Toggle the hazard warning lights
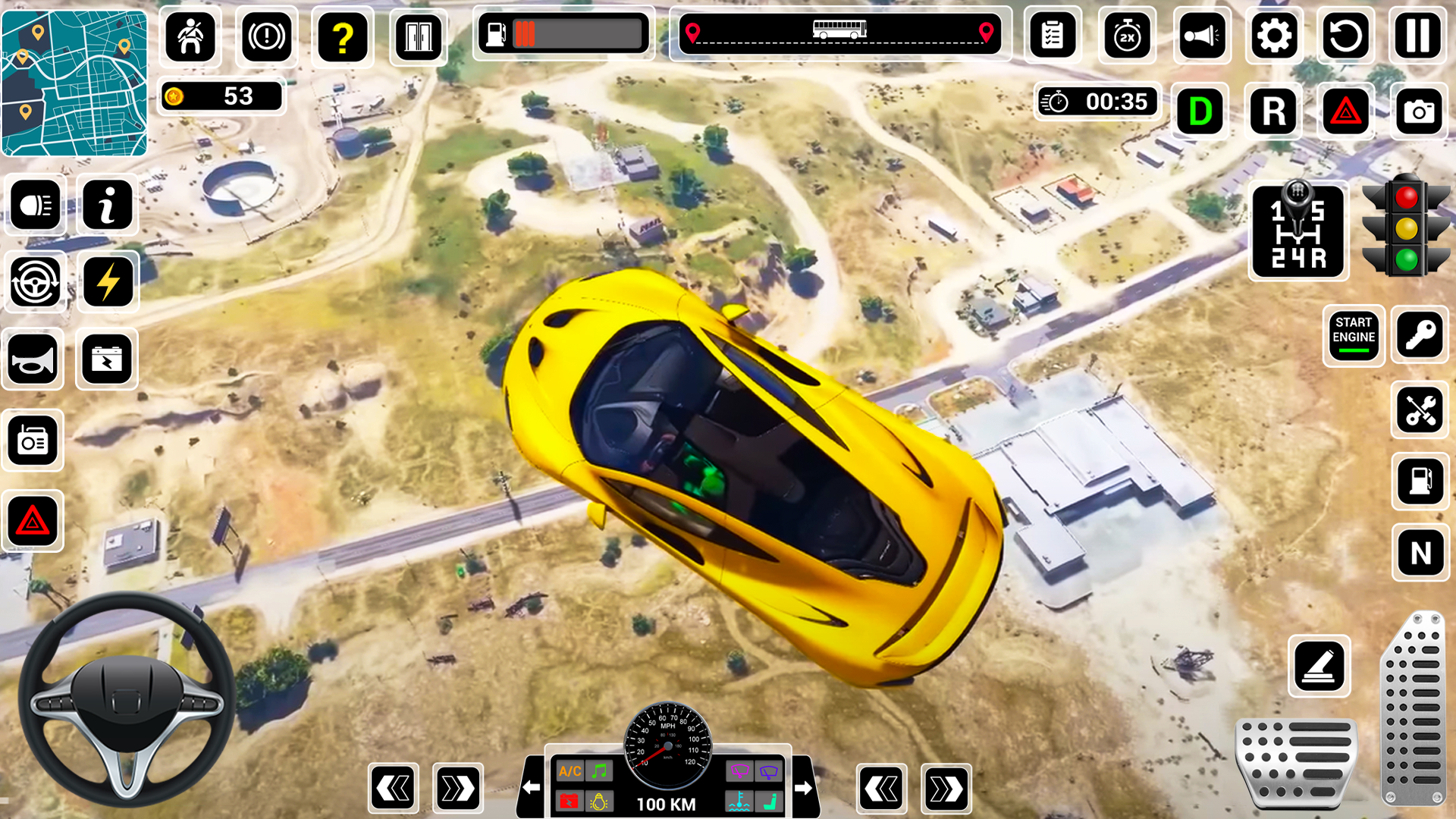This screenshot has height=819, width=1456. click(1347, 112)
